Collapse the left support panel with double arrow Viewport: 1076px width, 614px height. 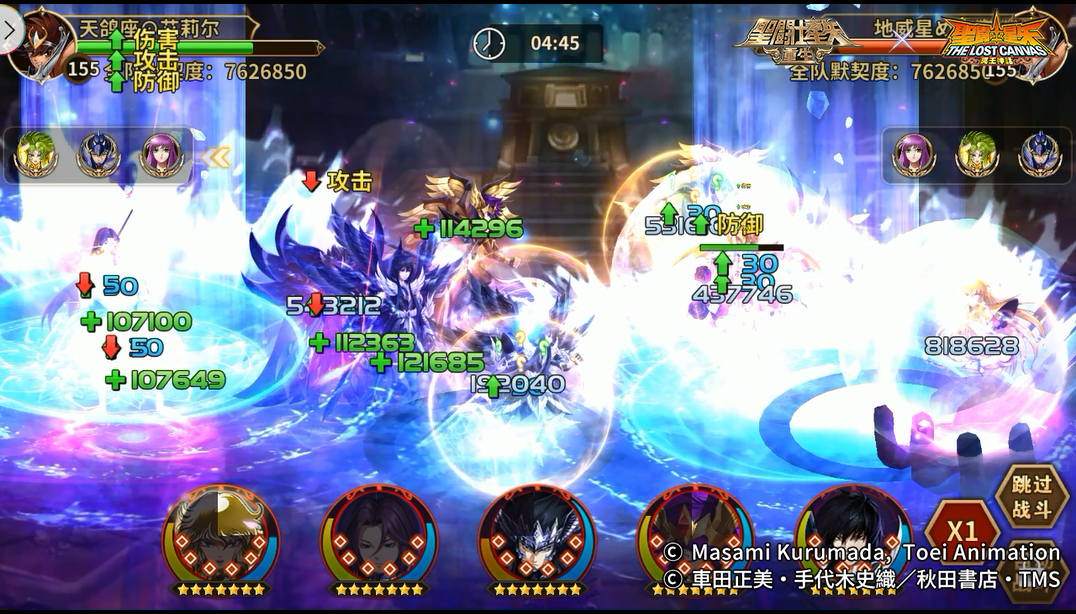click(216, 156)
